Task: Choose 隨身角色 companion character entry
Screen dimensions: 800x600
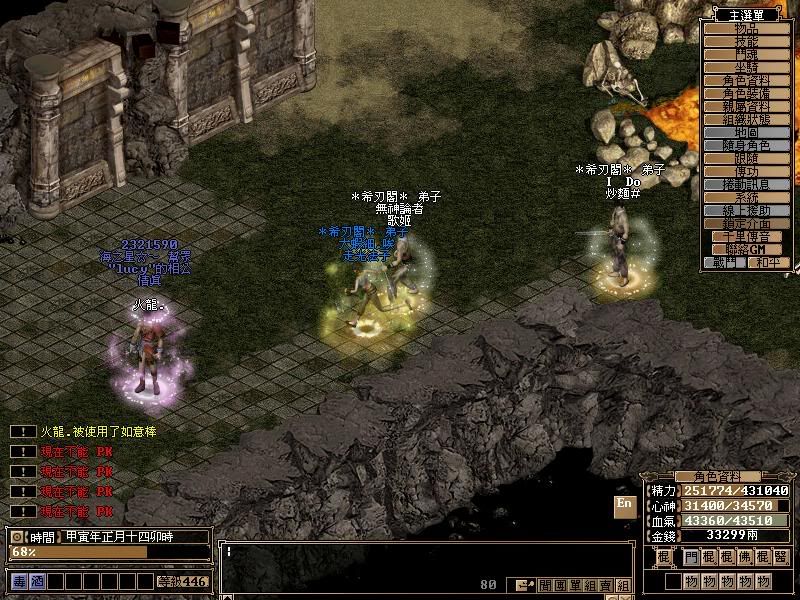Action: click(x=747, y=145)
